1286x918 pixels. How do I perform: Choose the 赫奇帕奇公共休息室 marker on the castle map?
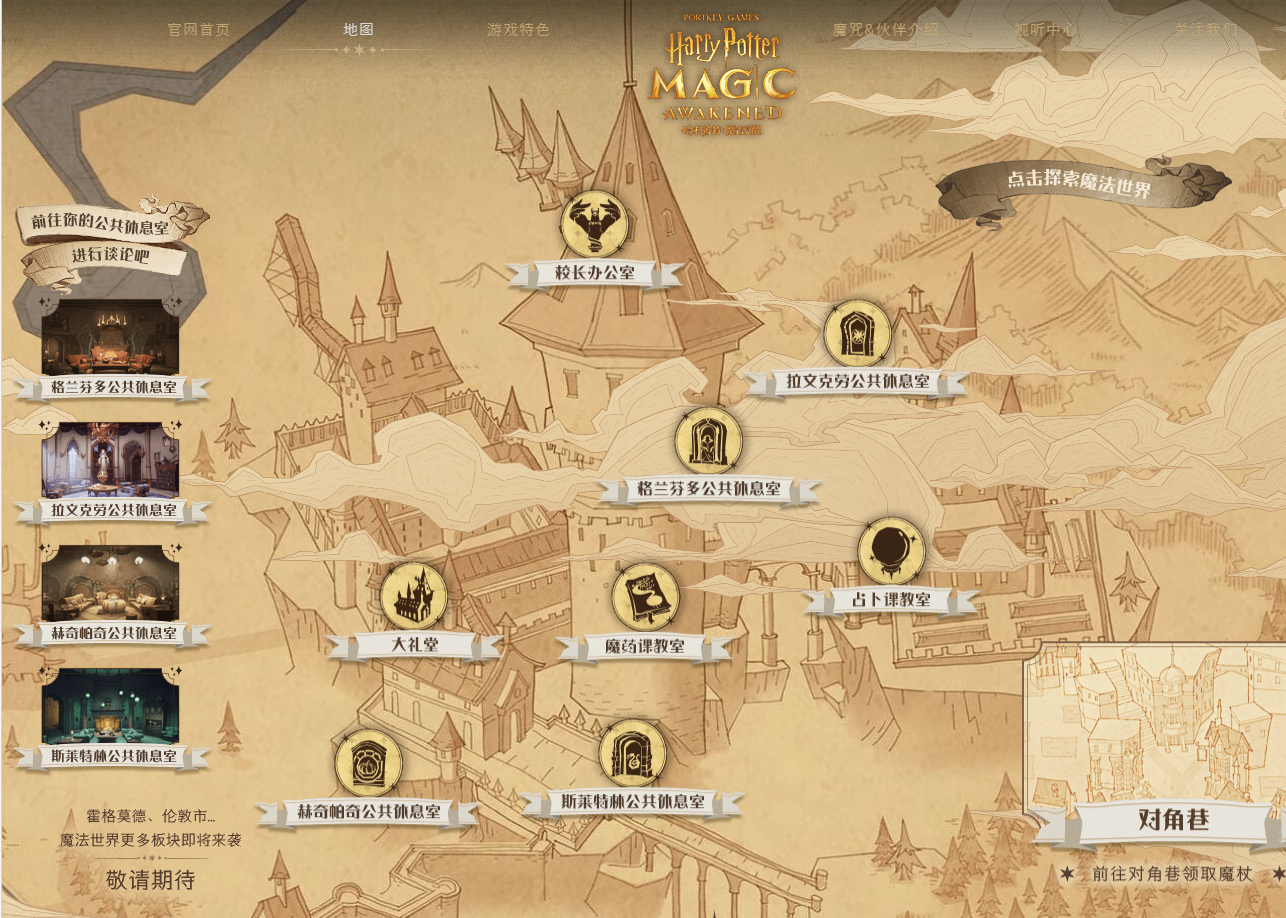368,763
